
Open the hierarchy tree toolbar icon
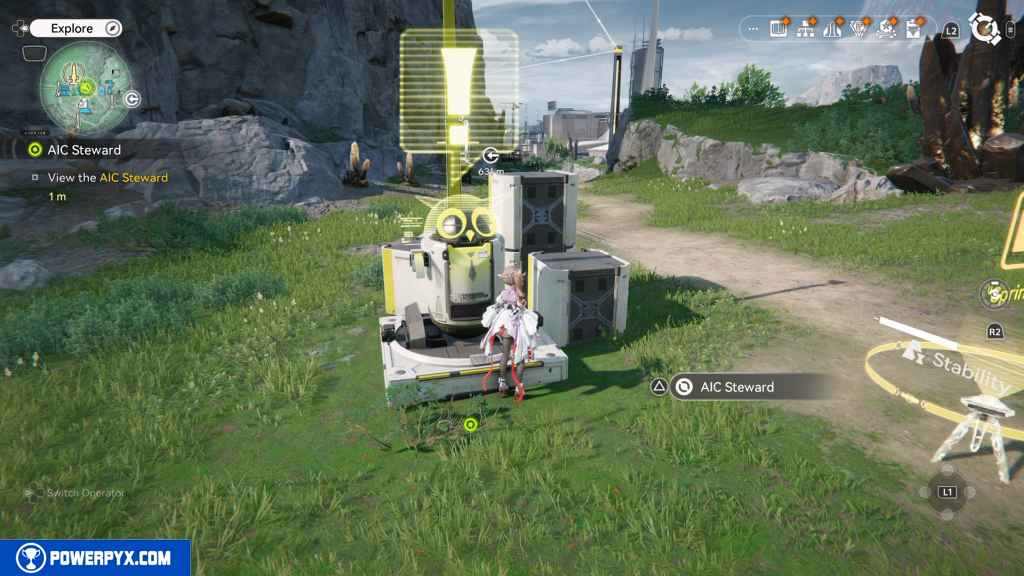806,29
